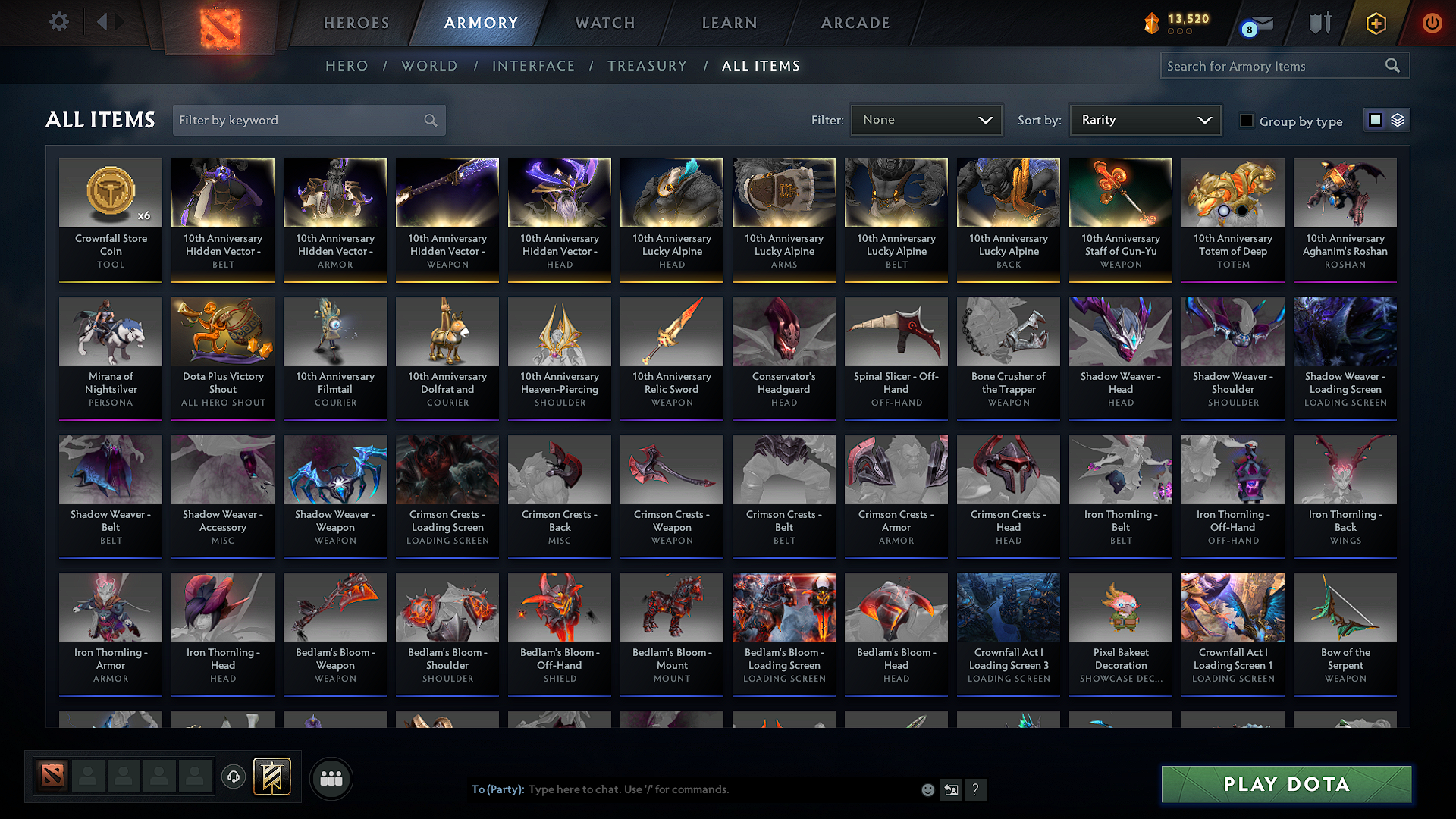Click the power/logout icon top right

[1432, 23]
